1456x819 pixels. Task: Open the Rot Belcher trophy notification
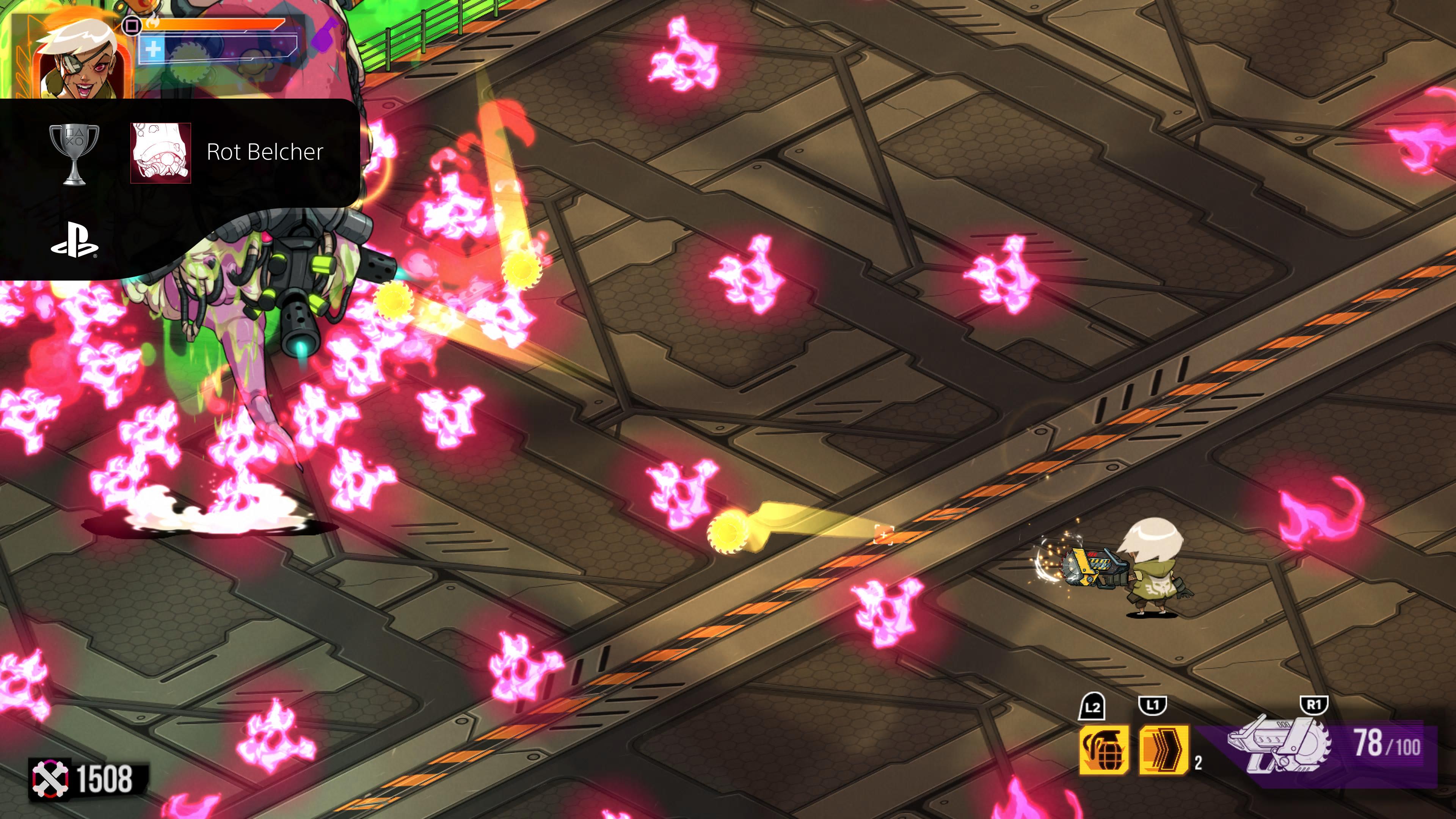tap(264, 152)
